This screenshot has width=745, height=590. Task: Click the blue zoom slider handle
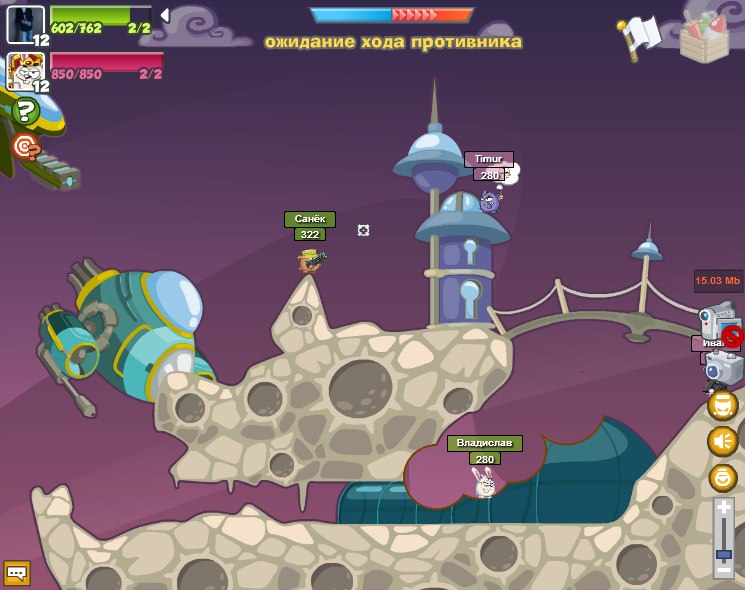point(723,553)
